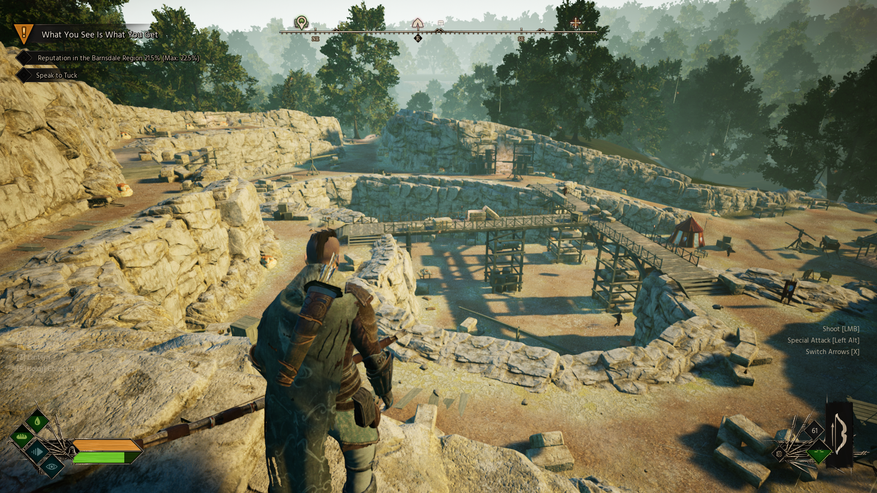Click the water drop thirst status icon

click(x=37, y=421)
